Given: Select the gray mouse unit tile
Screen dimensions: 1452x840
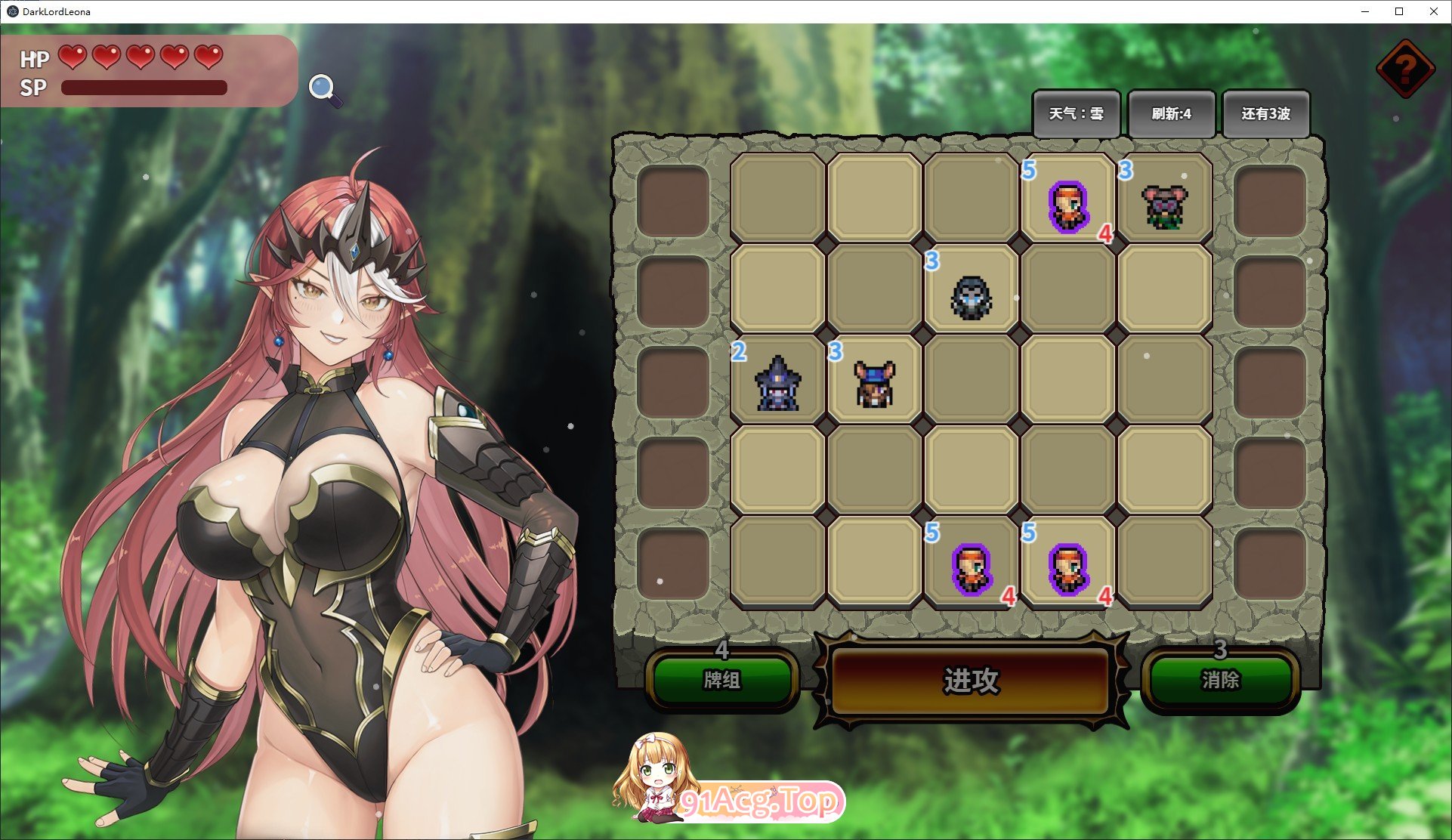Looking at the screenshot, I should 1164,205.
